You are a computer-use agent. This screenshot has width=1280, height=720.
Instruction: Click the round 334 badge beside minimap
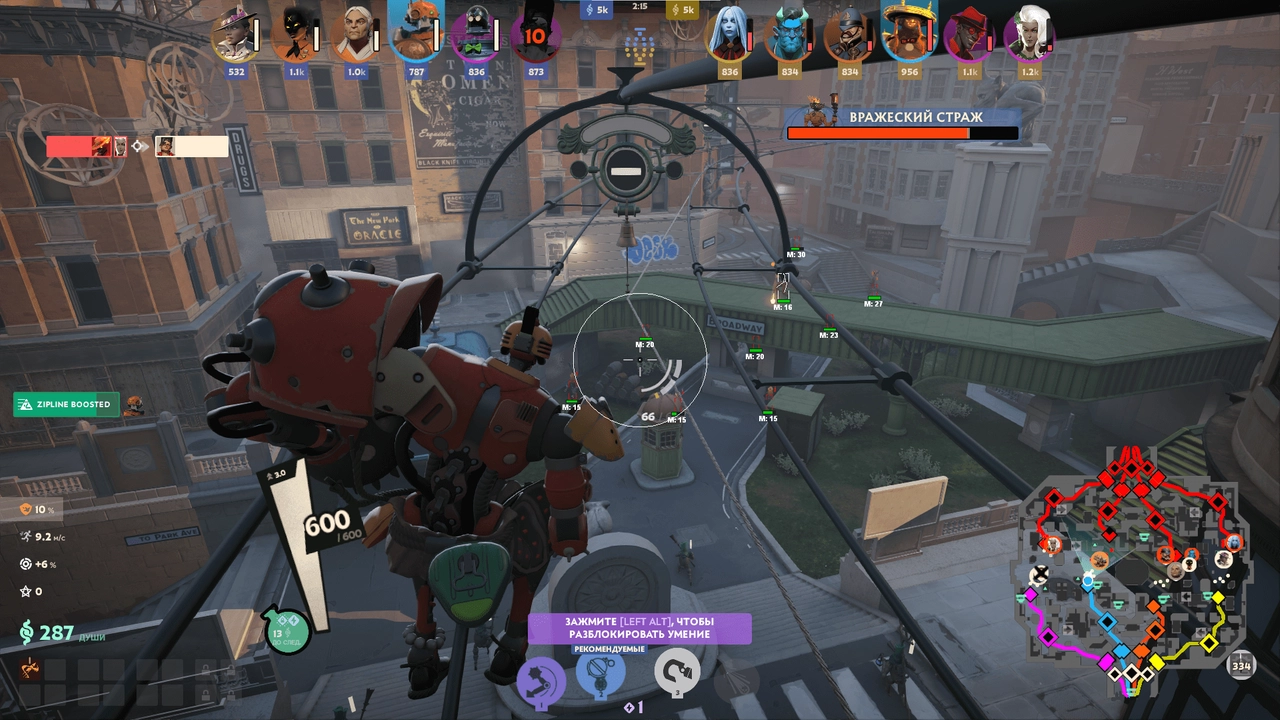click(x=1241, y=666)
